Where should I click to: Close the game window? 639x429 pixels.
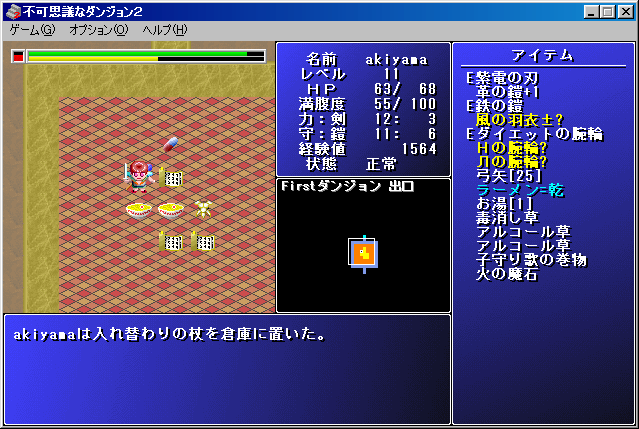tap(625, 9)
